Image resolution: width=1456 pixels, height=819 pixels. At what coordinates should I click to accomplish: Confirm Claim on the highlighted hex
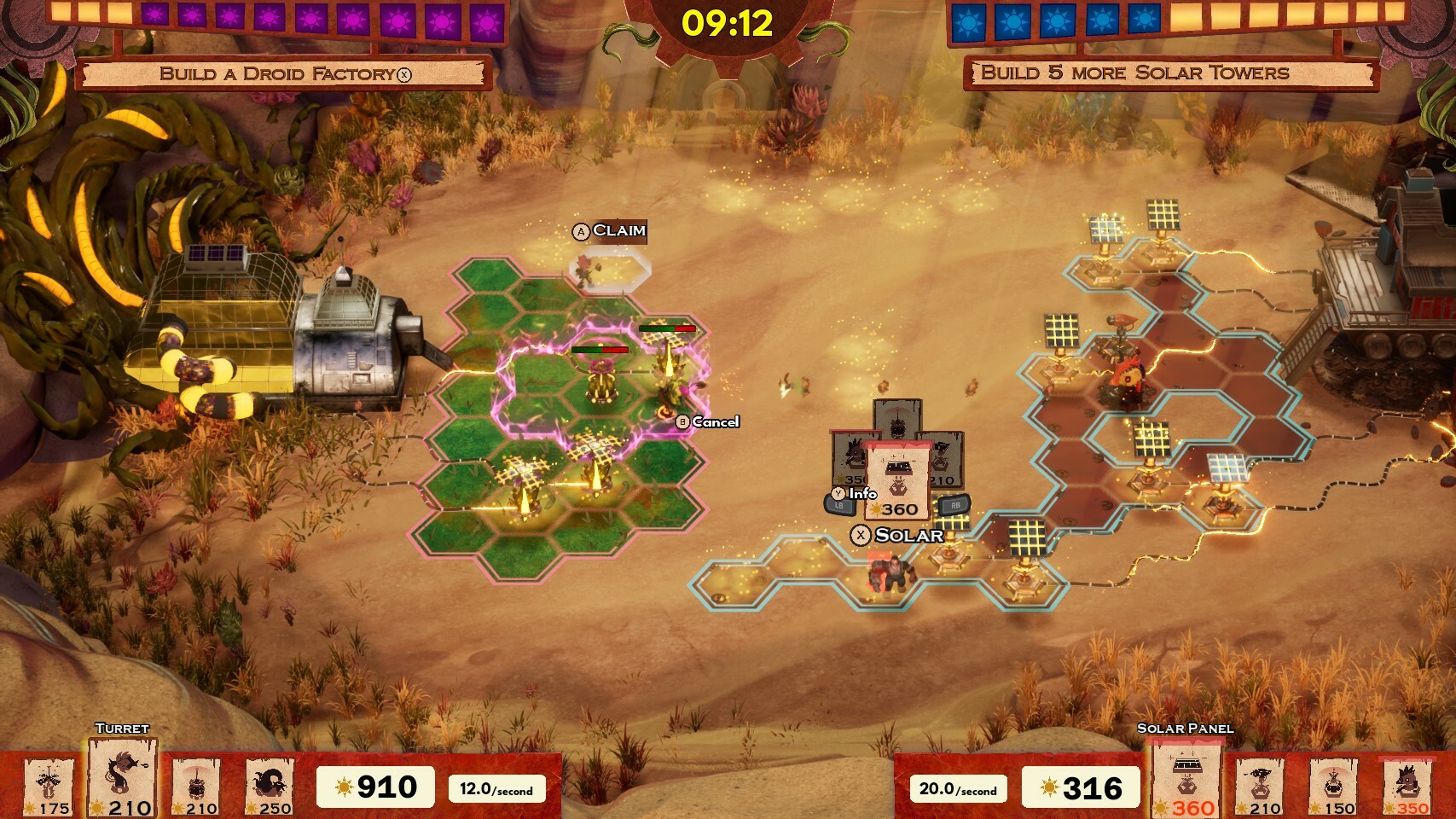click(609, 231)
